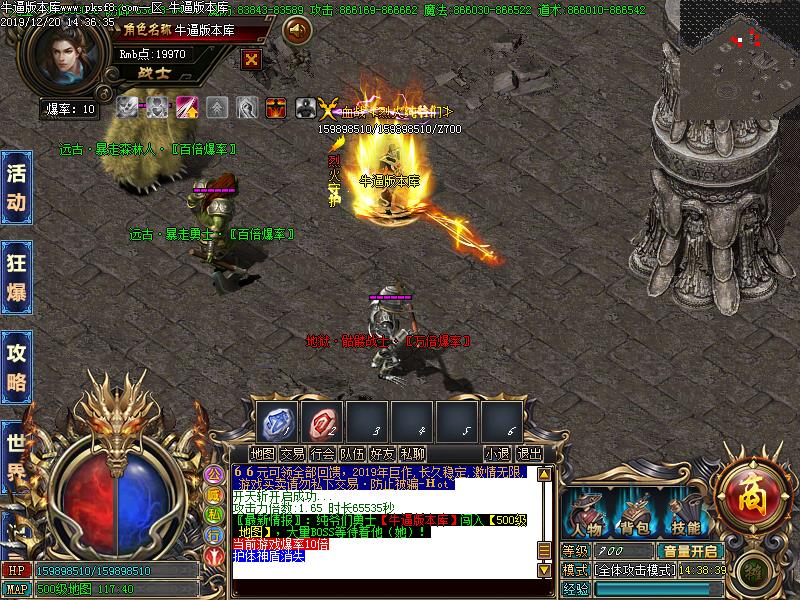Open the 活动 events side tab
The image size is (800, 600).
[x=16, y=188]
